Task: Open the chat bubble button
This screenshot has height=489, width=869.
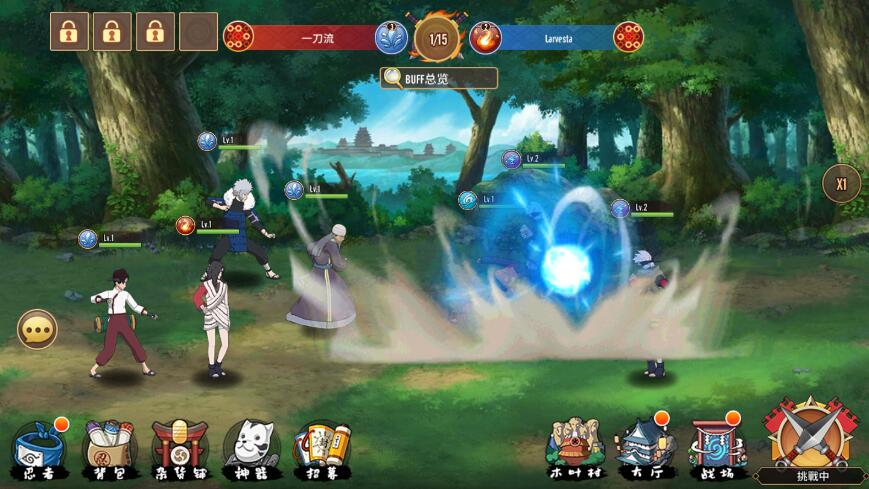Action: 37,329
